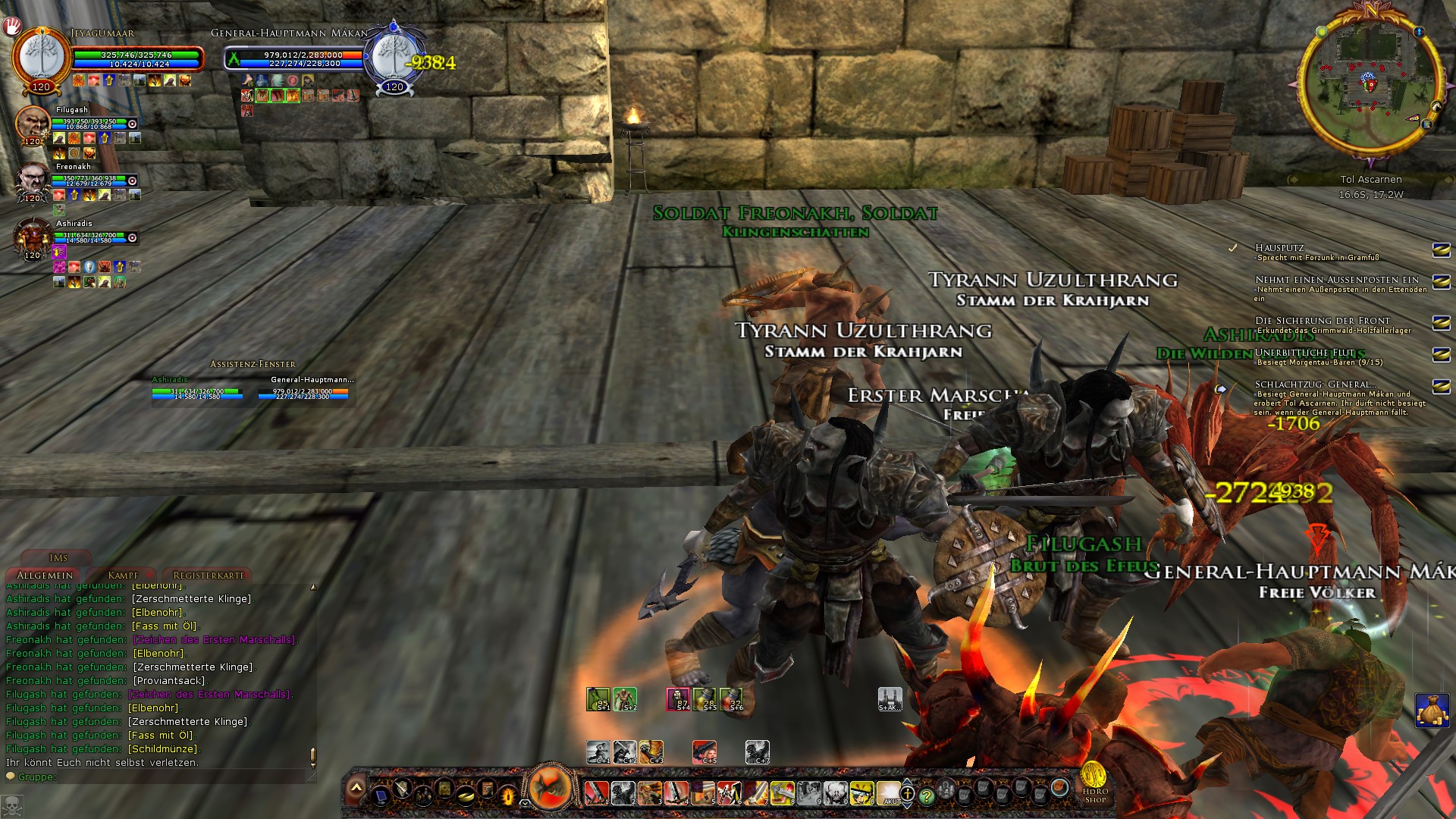Open the system menu computer icon on toolbar
This screenshot has height=819, width=1456.
380,798
